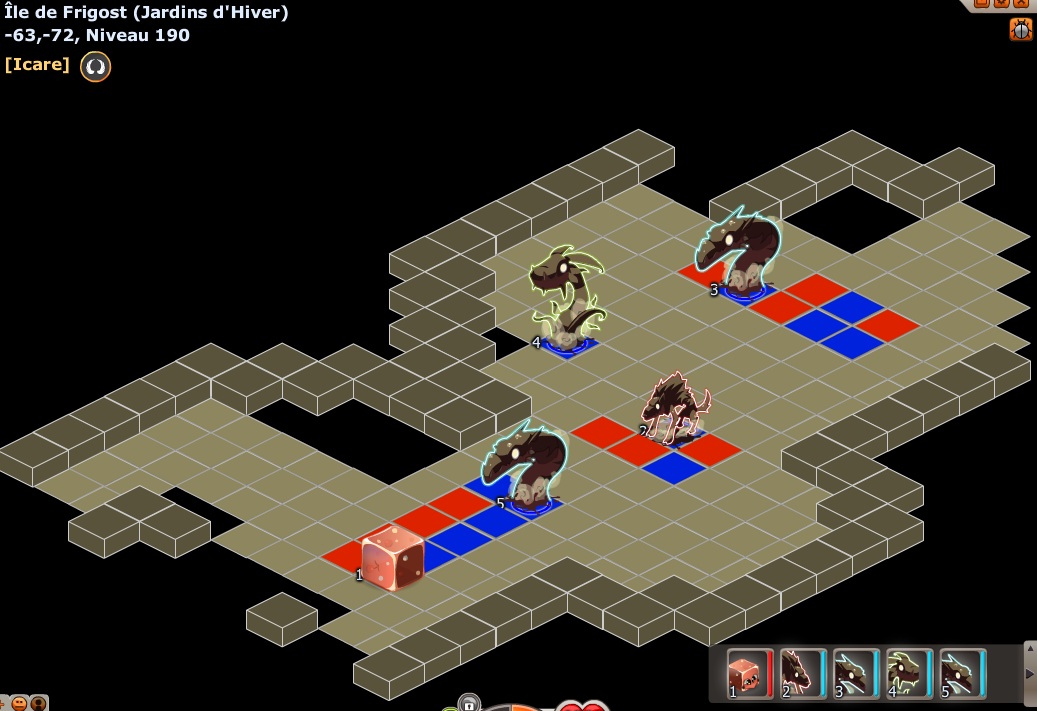Select fighter number 3 portrait in timeline
The width and height of the screenshot is (1037, 711).
point(856,672)
